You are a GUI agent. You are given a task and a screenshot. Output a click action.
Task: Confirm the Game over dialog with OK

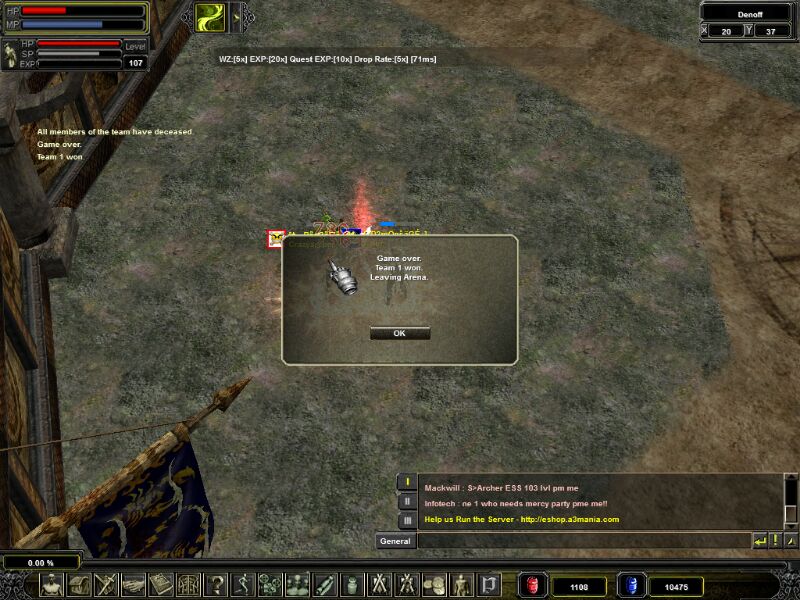pyautogui.click(x=399, y=333)
